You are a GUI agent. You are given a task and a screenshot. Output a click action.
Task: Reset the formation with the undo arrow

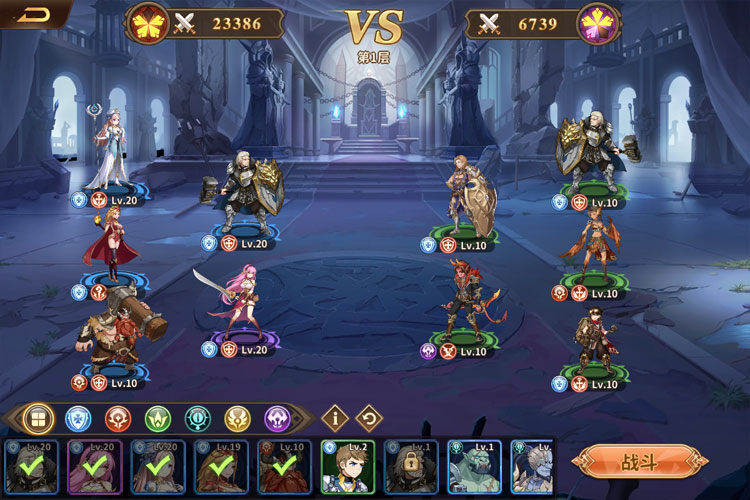[369, 418]
